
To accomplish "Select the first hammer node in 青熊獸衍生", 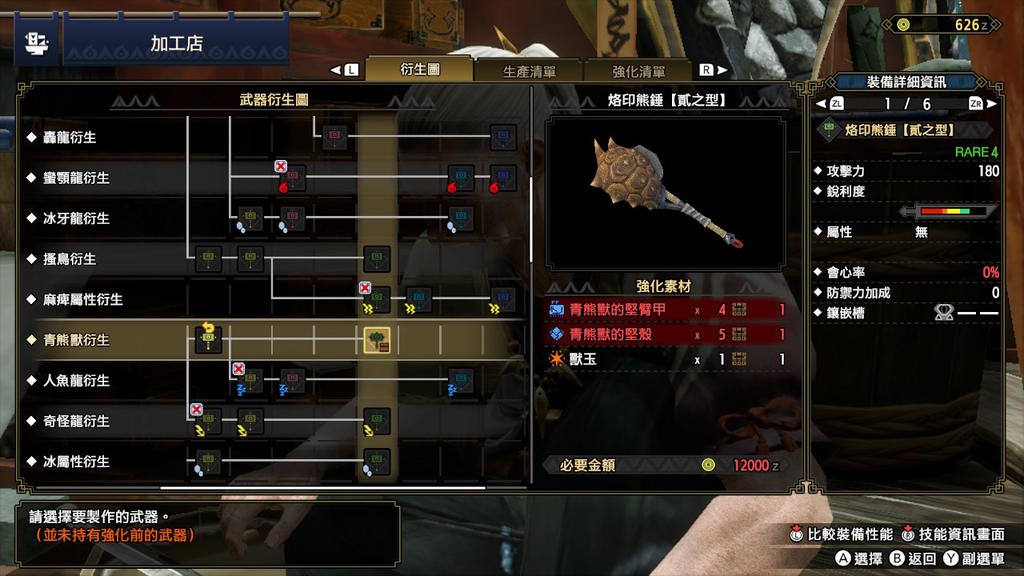I will [208, 340].
